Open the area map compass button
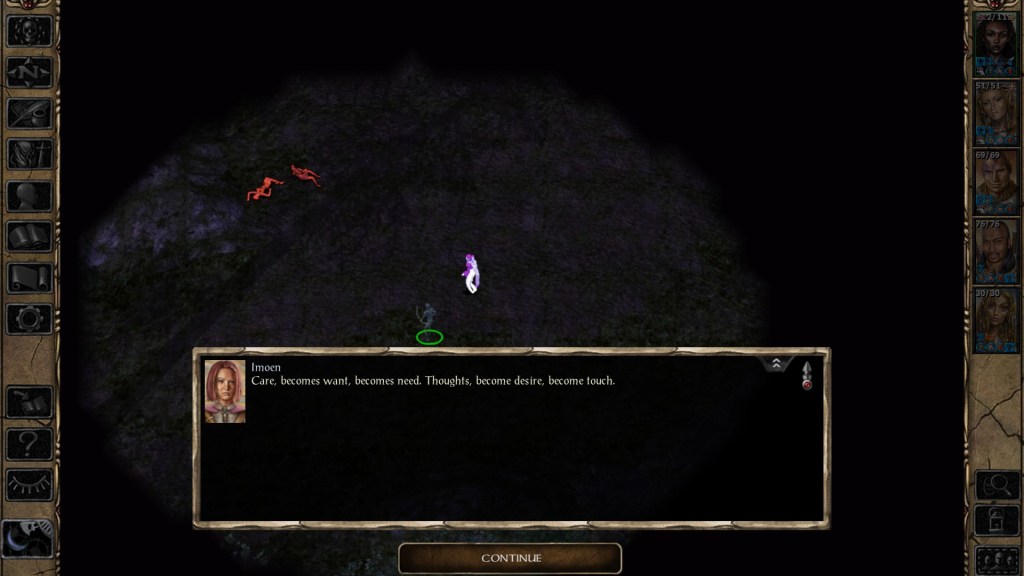This screenshot has width=1024, height=576. (x=29, y=72)
